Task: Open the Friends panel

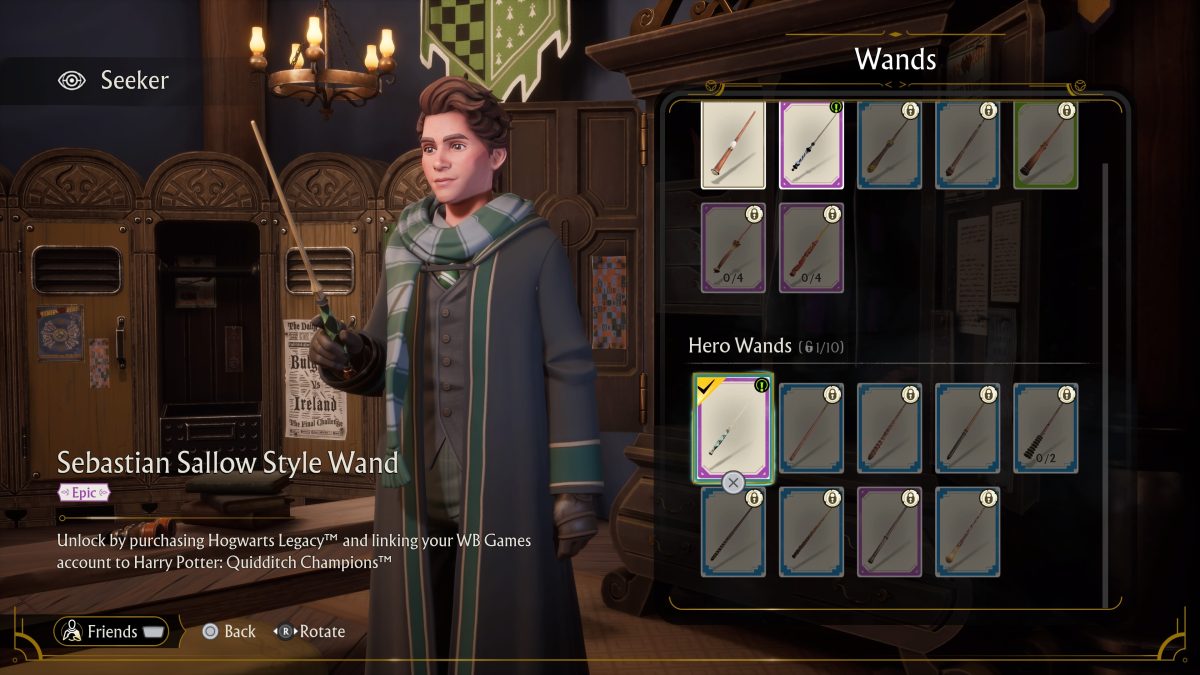Action: click(x=111, y=631)
